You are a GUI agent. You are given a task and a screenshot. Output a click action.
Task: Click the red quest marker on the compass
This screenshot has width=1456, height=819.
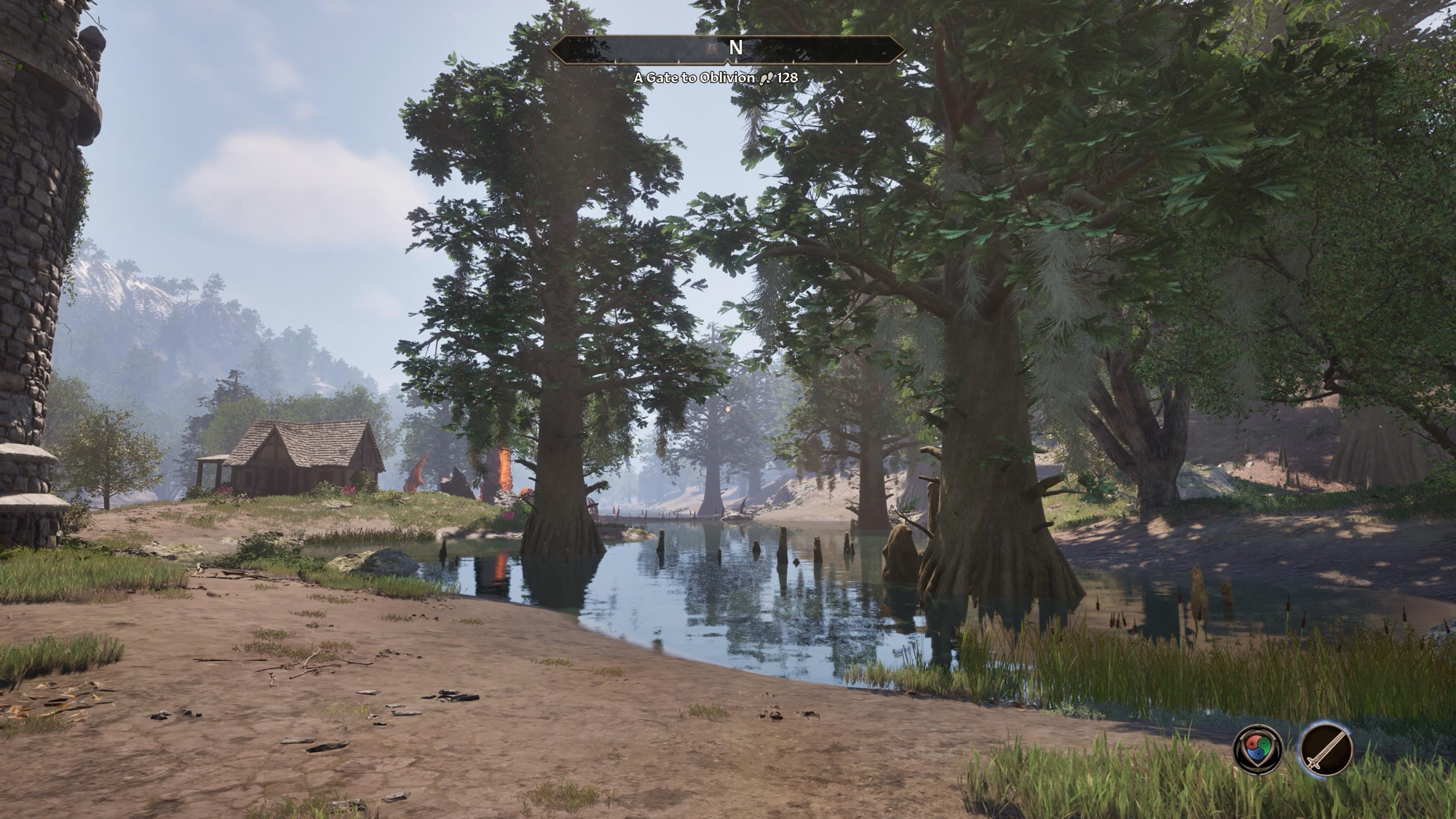(713, 49)
